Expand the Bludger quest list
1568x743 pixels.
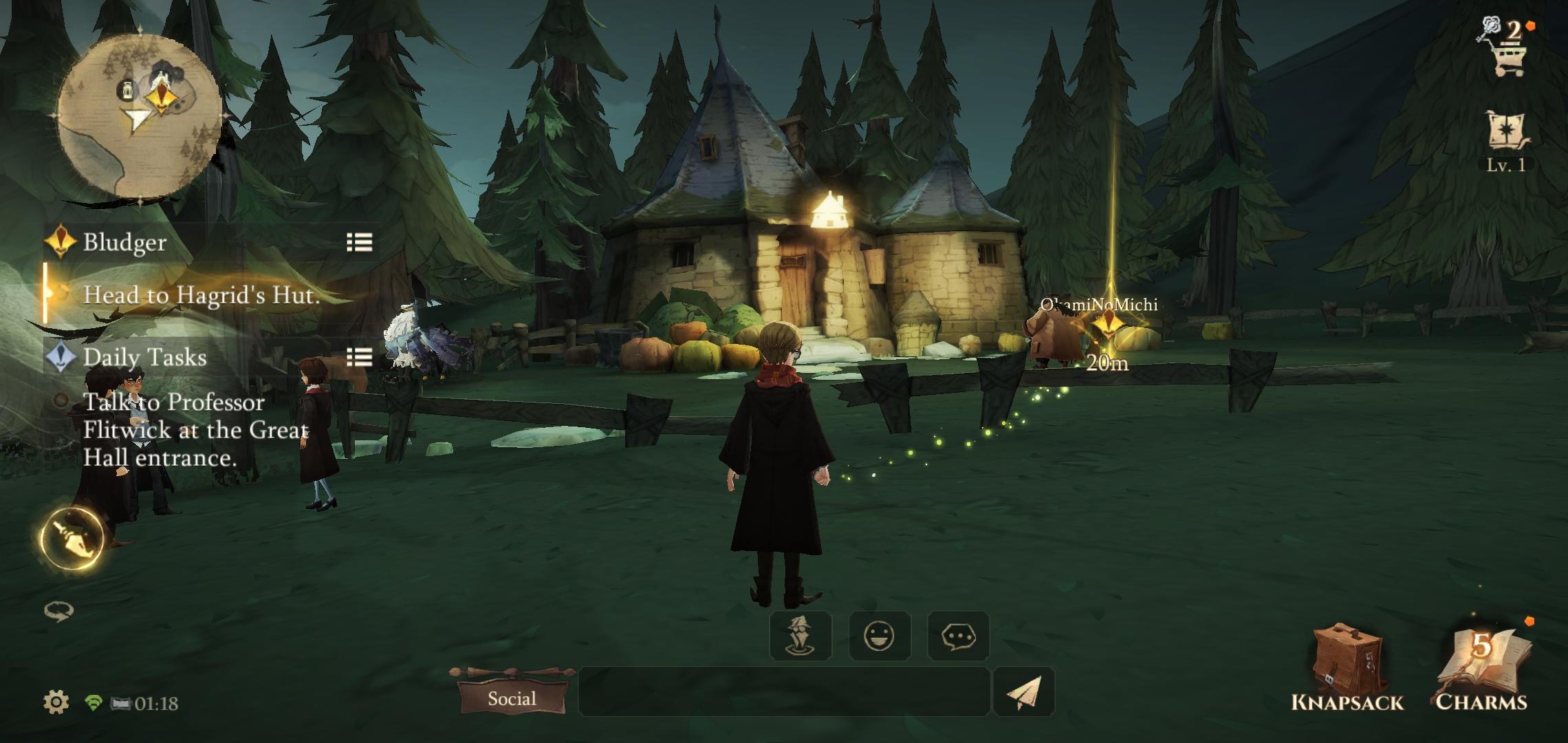pyautogui.click(x=359, y=242)
